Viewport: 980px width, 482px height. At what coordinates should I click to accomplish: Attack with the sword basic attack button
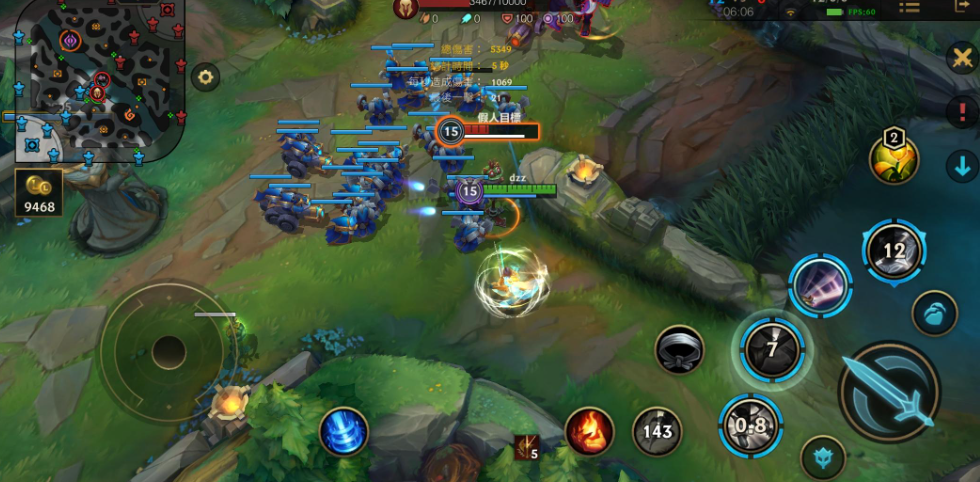click(x=889, y=391)
